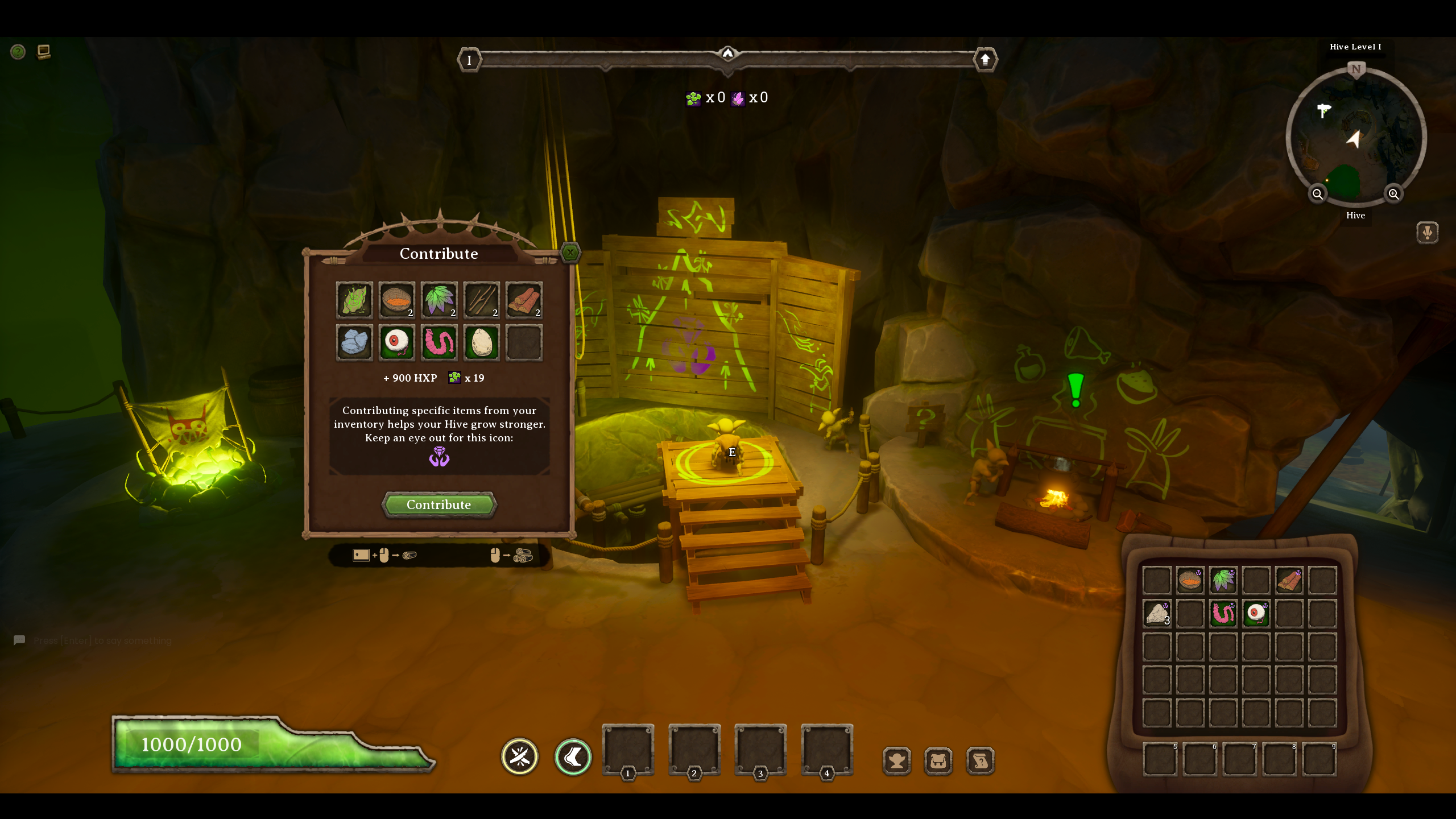The image size is (1456, 819).
Task: Select the glowing ooze item in the Contribute panel
Action: coord(354,300)
